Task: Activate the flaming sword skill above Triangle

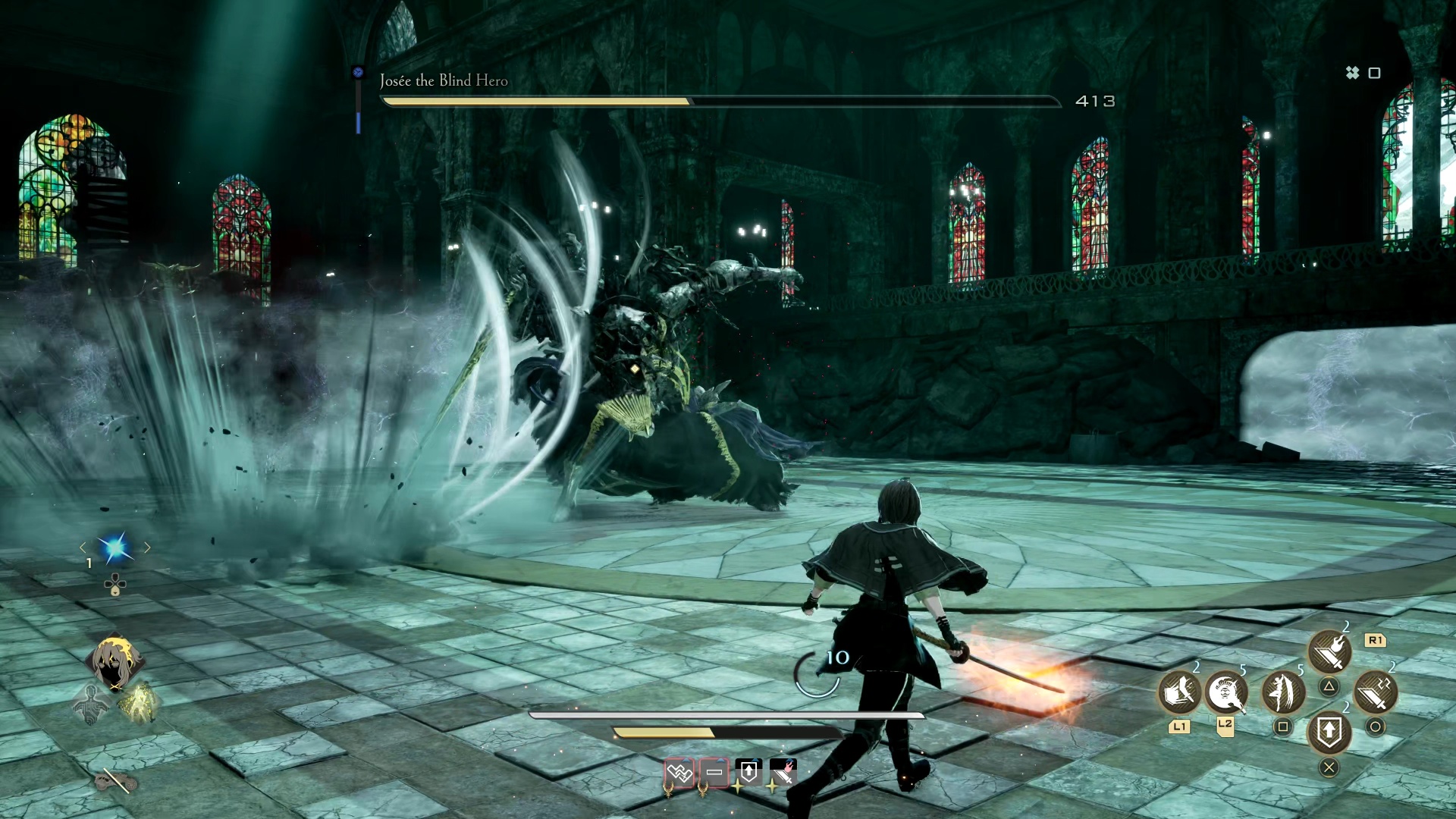Action: pyautogui.click(x=1329, y=651)
